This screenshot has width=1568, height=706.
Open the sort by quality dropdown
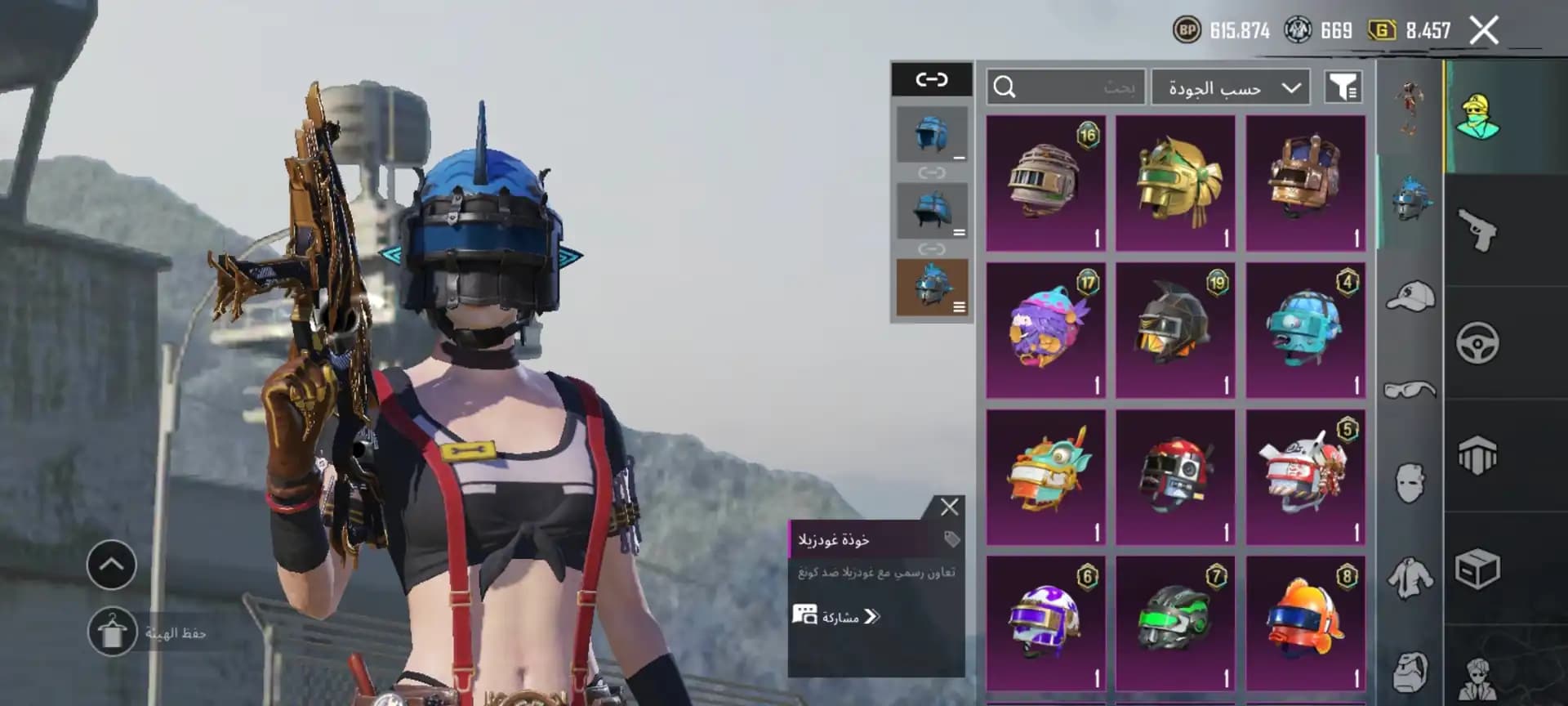pyautogui.click(x=1229, y=87)
